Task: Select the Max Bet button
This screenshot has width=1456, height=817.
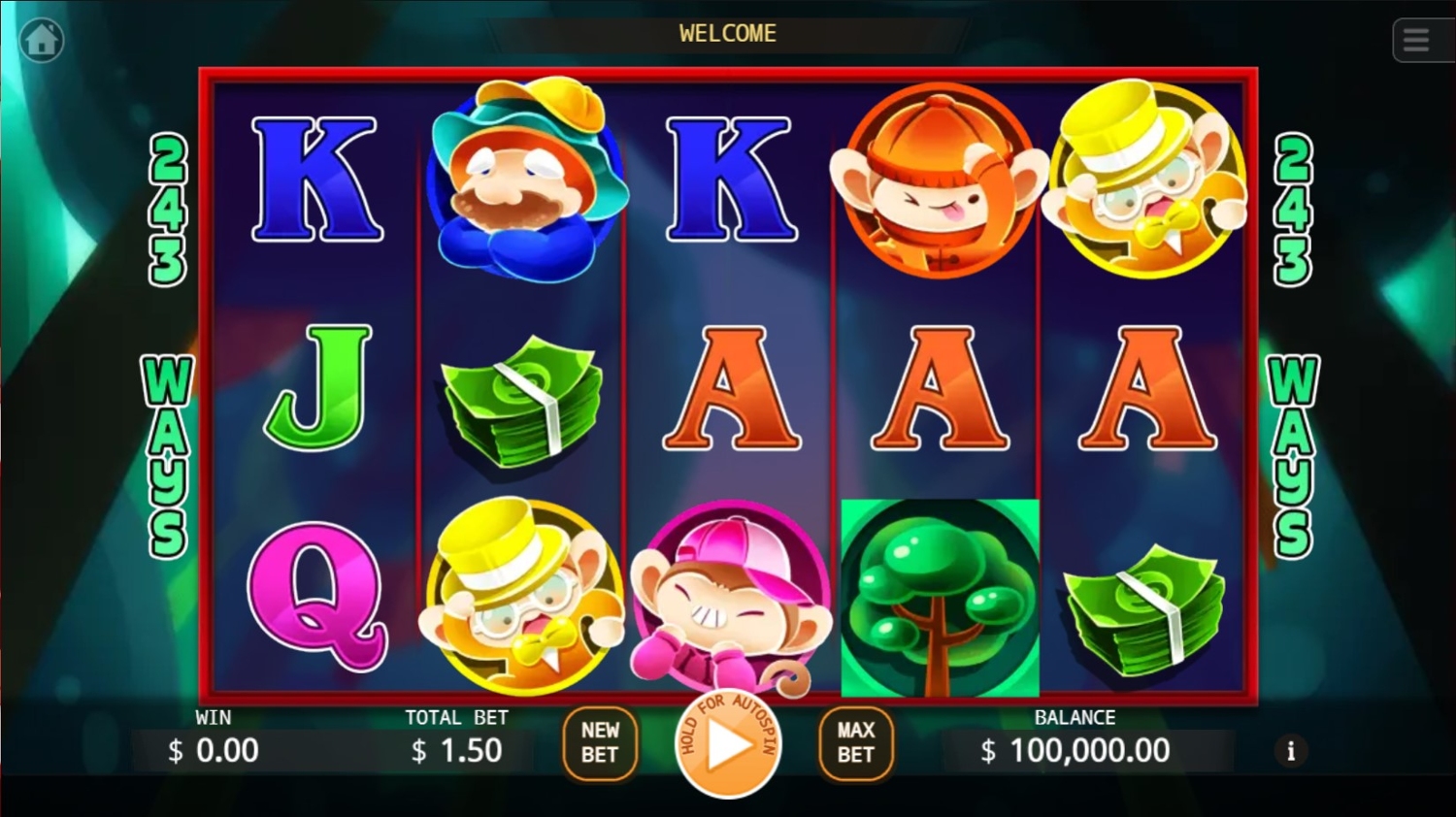Action: 855,743
